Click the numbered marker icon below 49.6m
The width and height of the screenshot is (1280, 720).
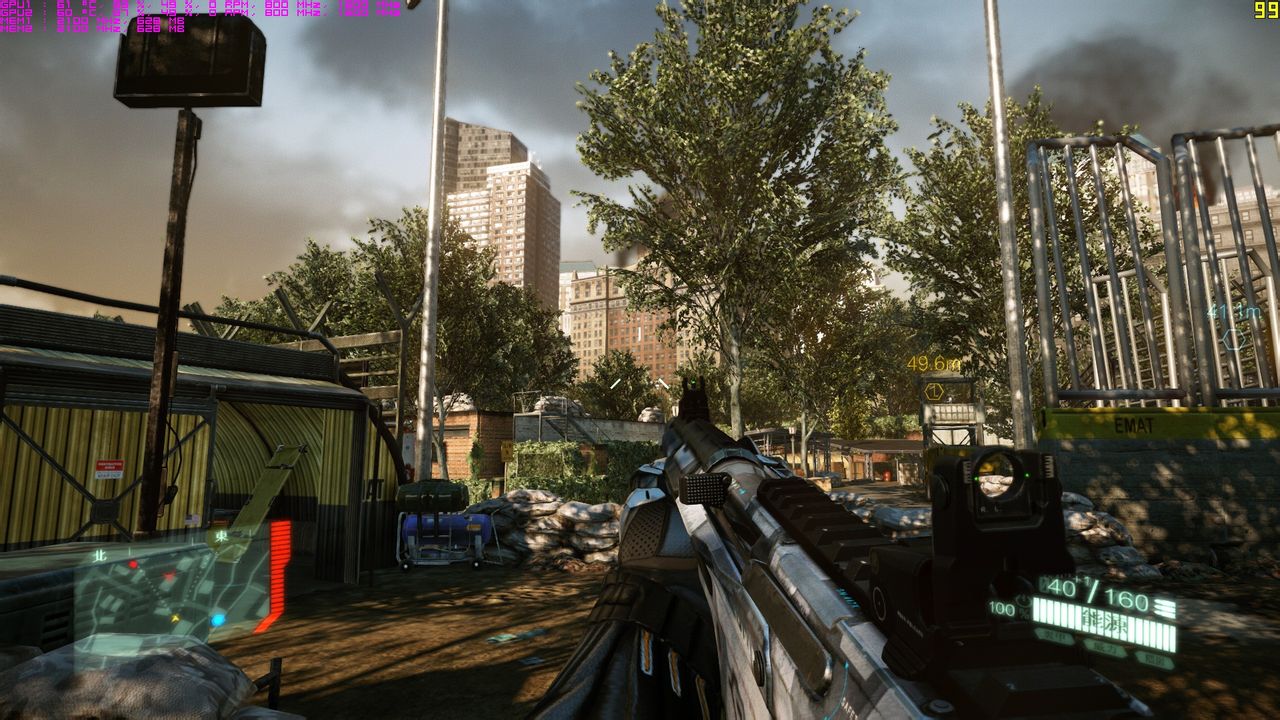coord(934,391)
